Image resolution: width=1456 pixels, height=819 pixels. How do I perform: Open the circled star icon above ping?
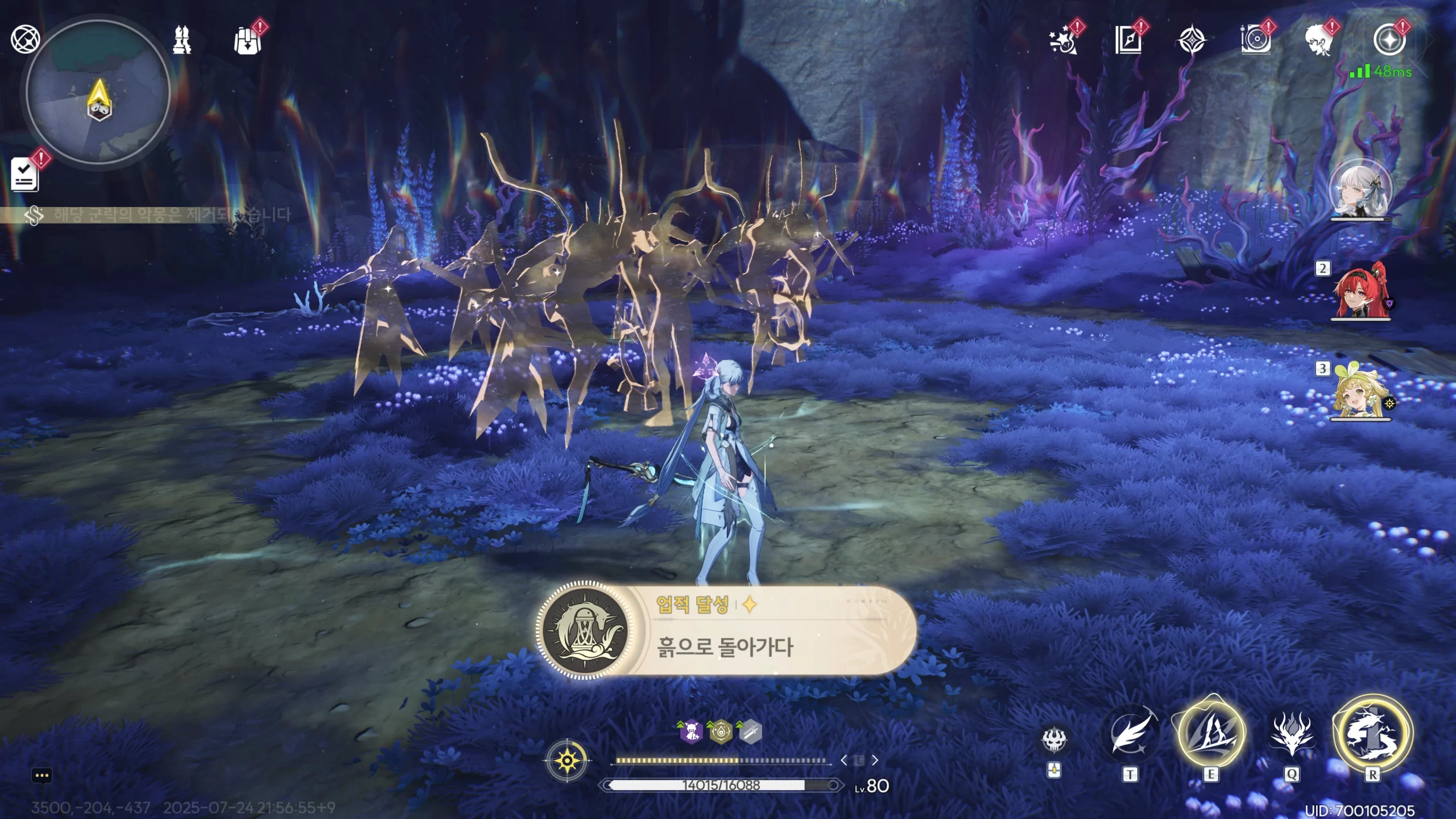tap(1388, 40)
